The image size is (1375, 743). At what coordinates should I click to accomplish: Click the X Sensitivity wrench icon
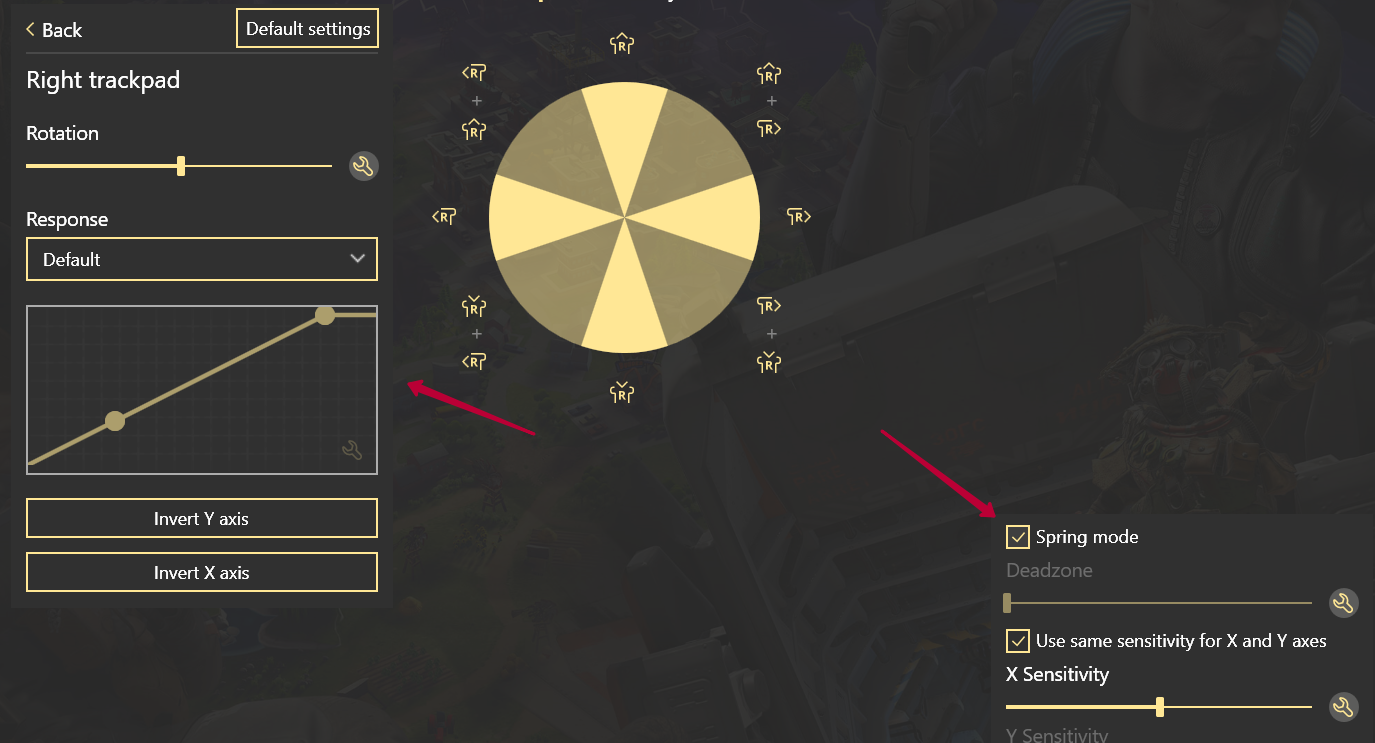(x=1344, y=707)
